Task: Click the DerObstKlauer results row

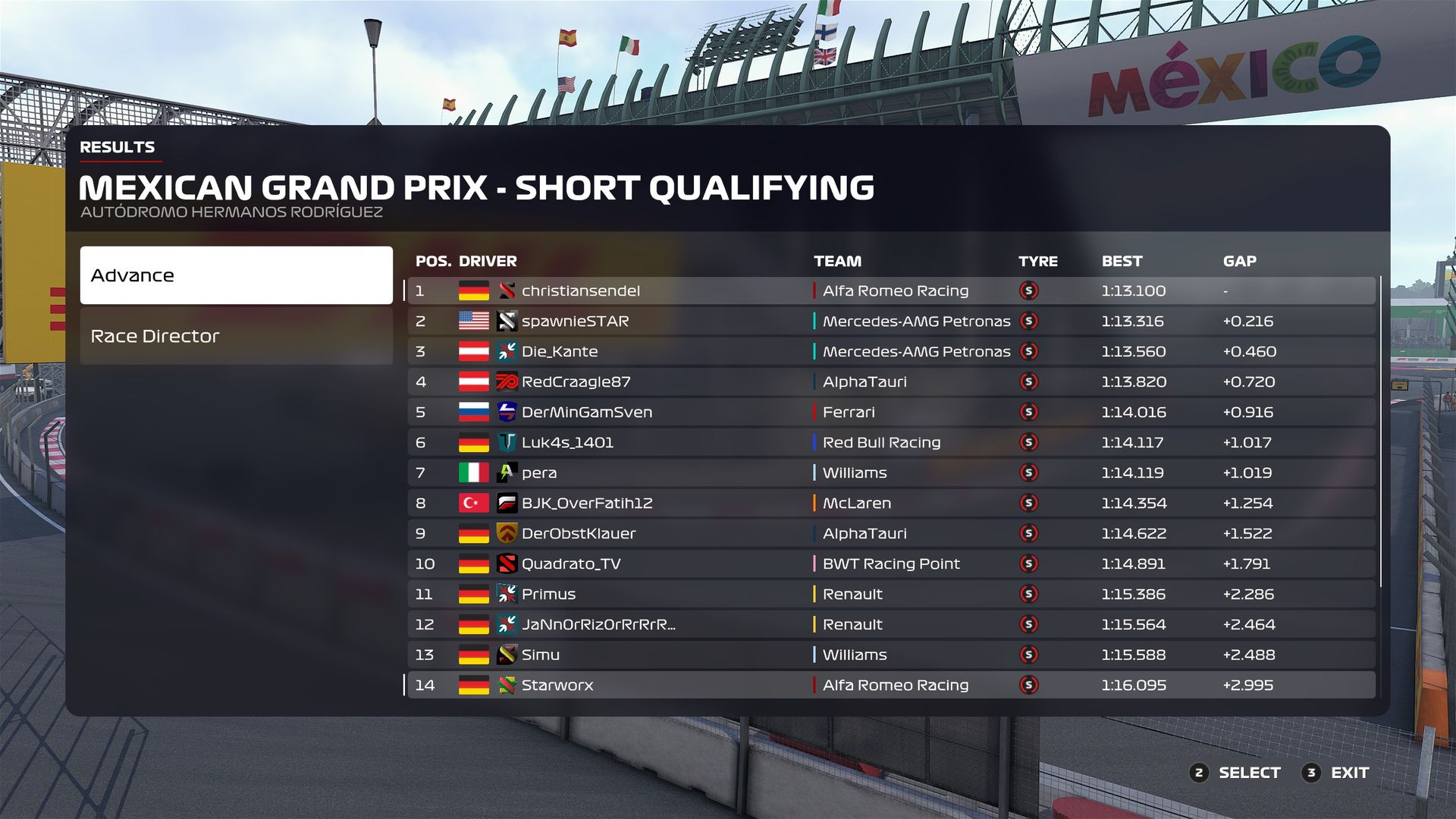Action: click(891, 533)
